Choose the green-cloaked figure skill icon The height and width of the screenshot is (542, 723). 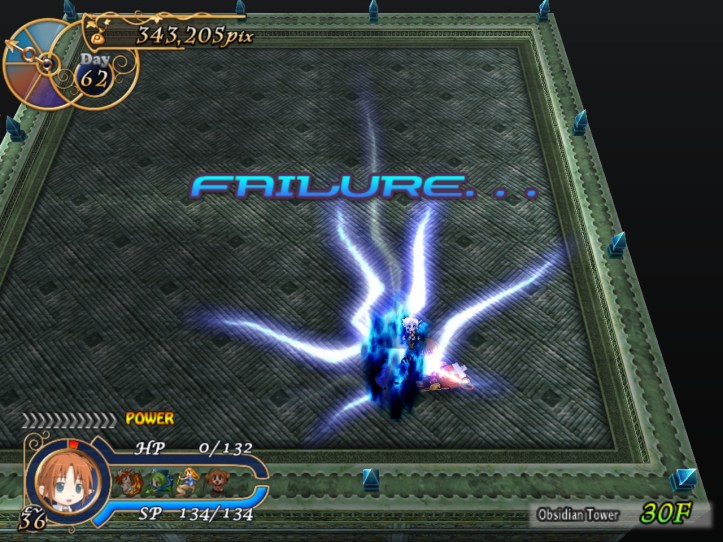click(158, 479)
